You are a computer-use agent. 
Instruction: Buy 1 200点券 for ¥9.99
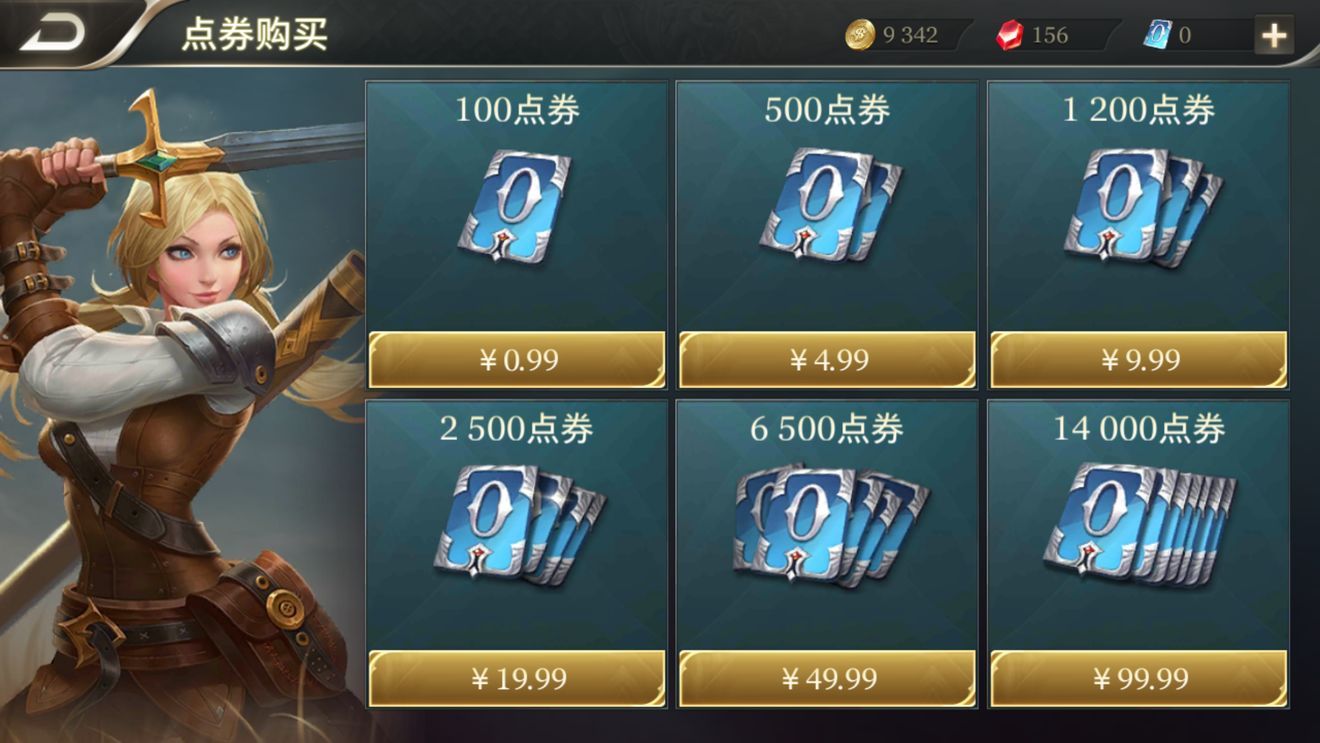pyautogui.click(x=1139, y=362)
